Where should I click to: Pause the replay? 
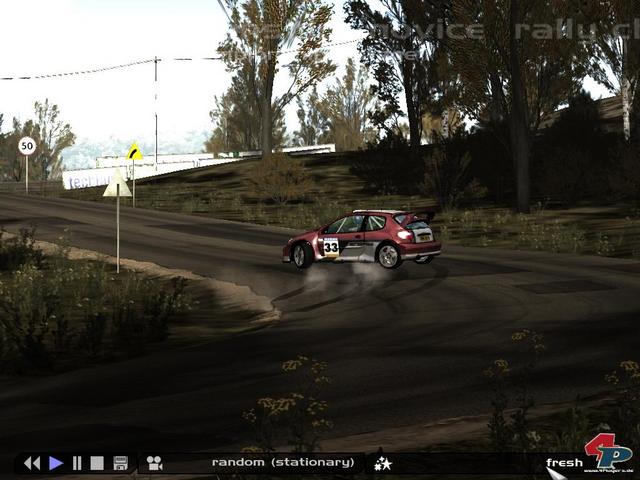[77, 463]
